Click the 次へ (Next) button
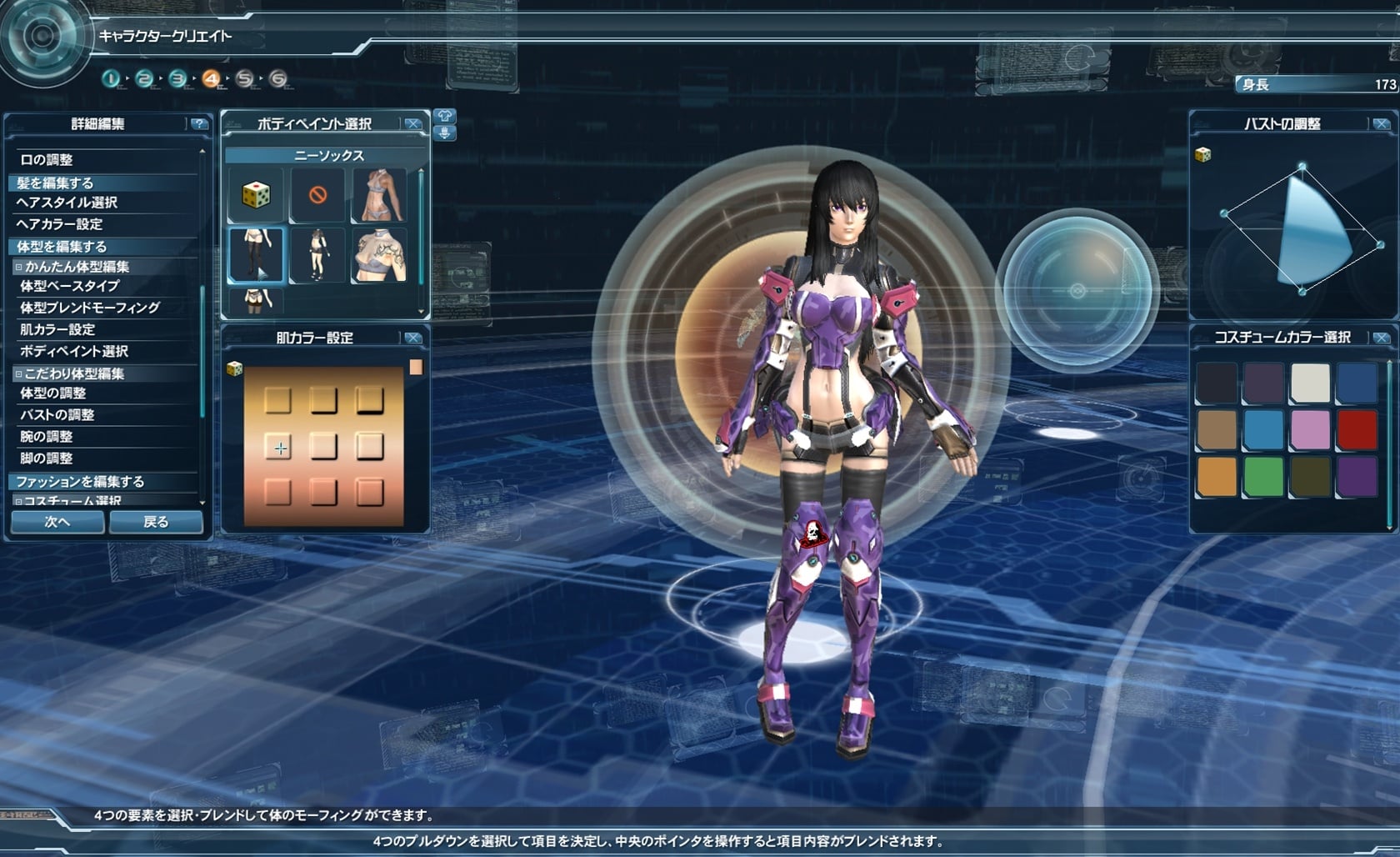This screenshot has width=1400, height=857. tap(57, 522)
